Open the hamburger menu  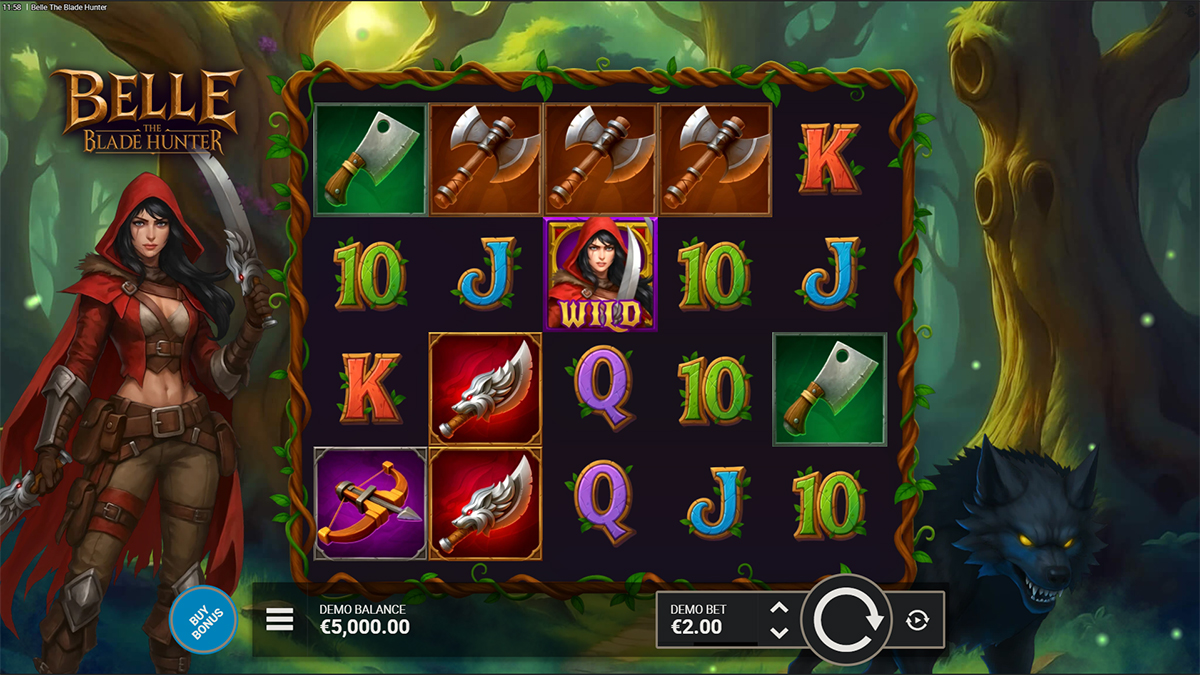coord(280,620)
